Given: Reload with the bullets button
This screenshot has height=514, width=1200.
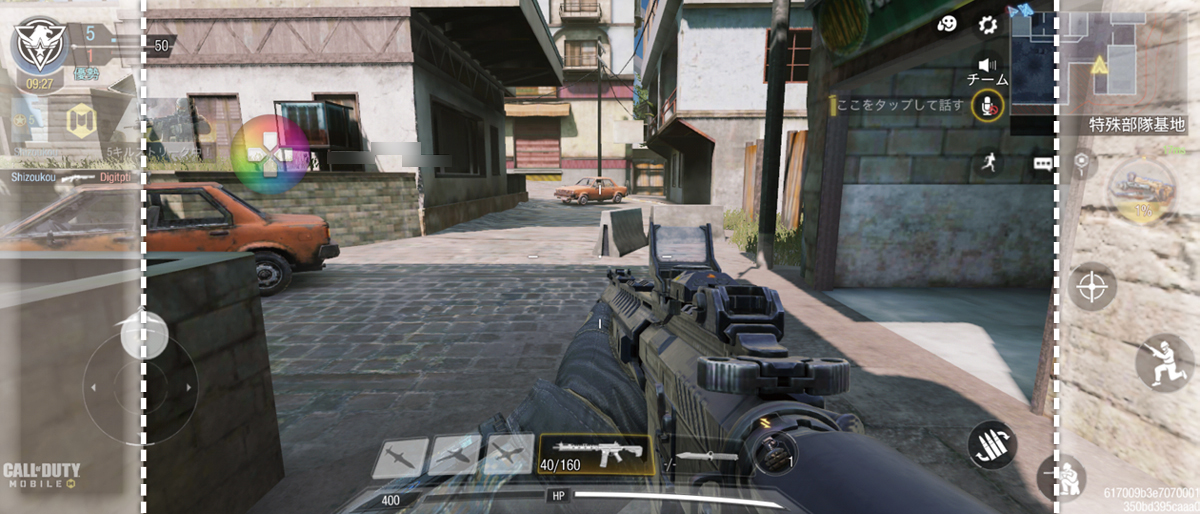Looking at the screenshot, I should click(x=992, y=445).
